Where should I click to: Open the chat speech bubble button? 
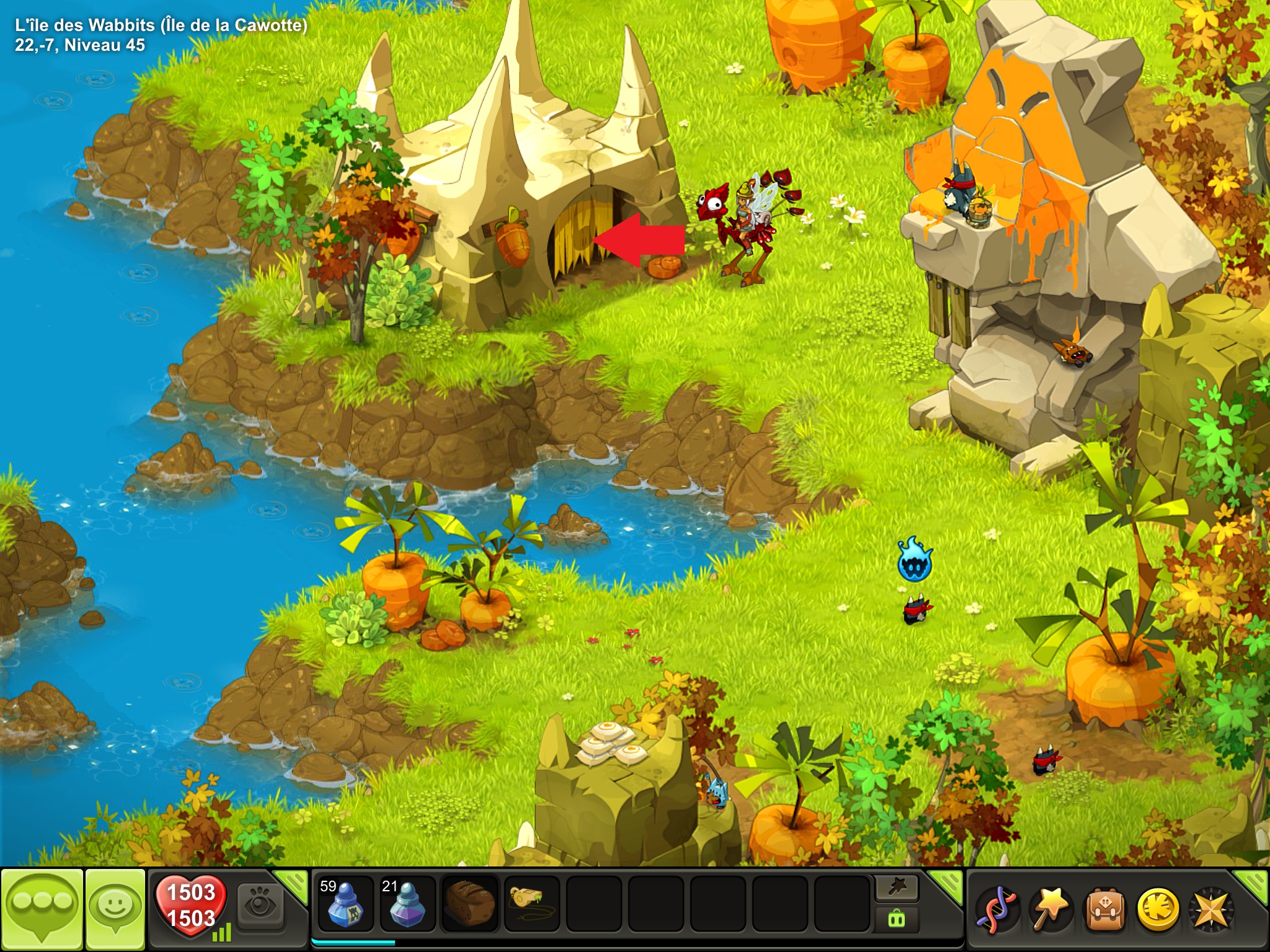click(x=41, y=910)
